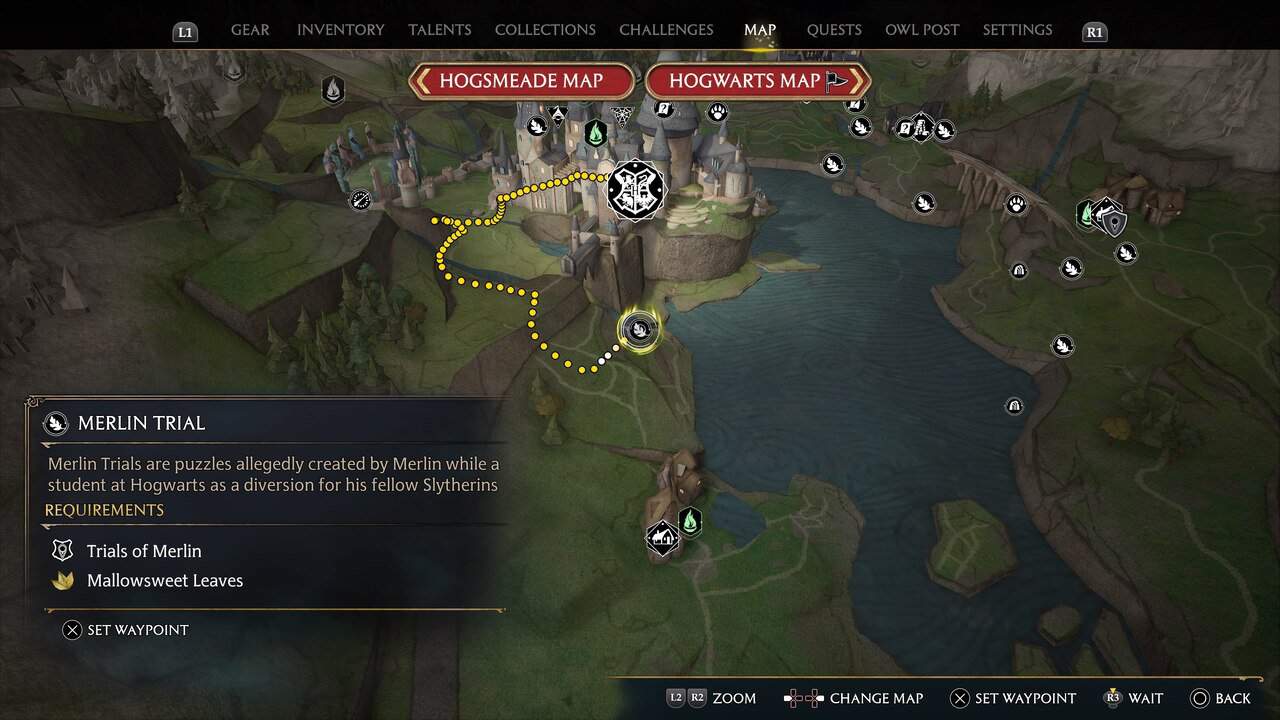Open the Quests tab
The width and height of the screenshot is (1280, 720).
pos(834,30)
